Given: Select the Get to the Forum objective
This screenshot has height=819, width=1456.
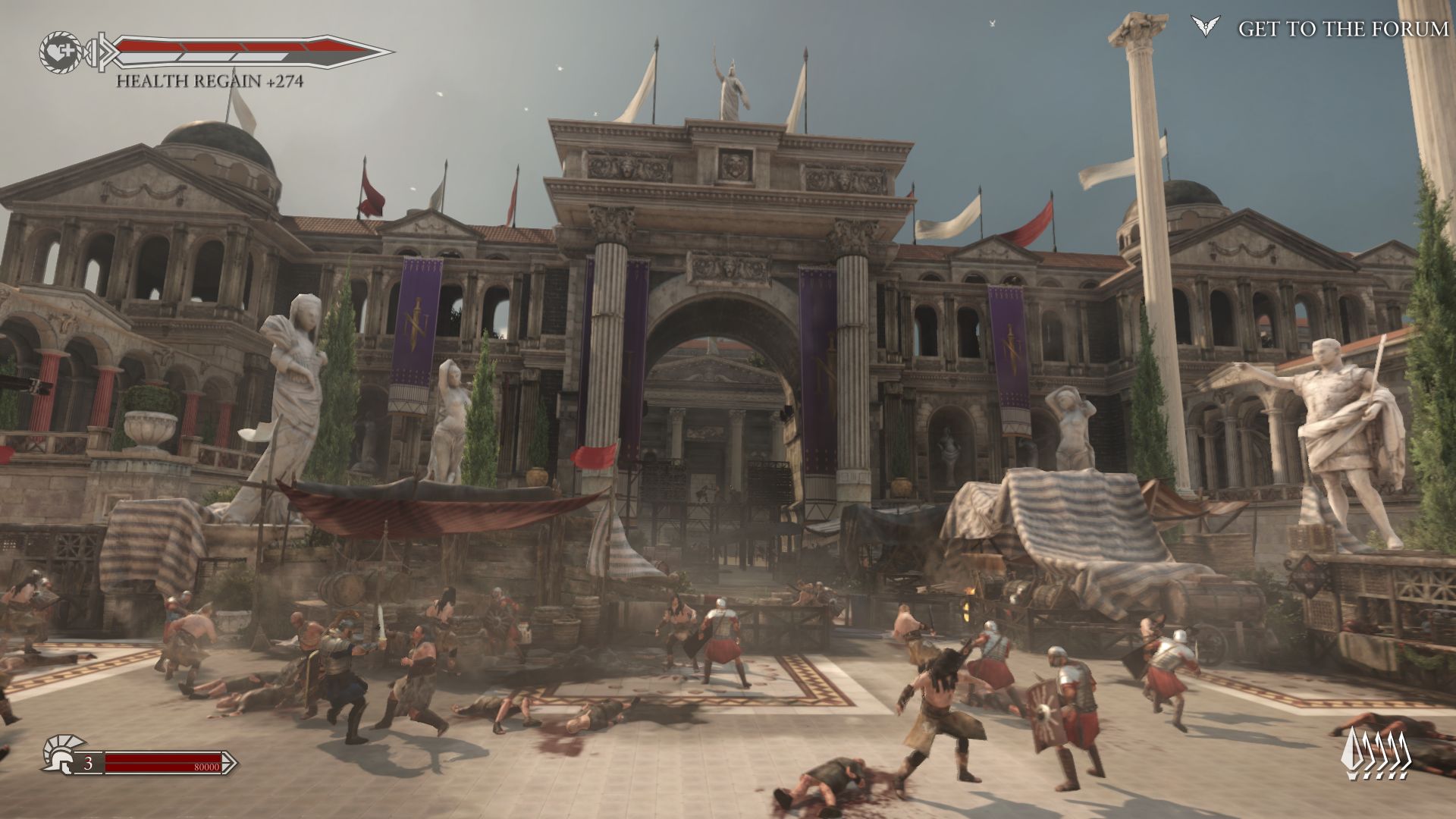Looking at the screenshot, I should [1342, 29].
